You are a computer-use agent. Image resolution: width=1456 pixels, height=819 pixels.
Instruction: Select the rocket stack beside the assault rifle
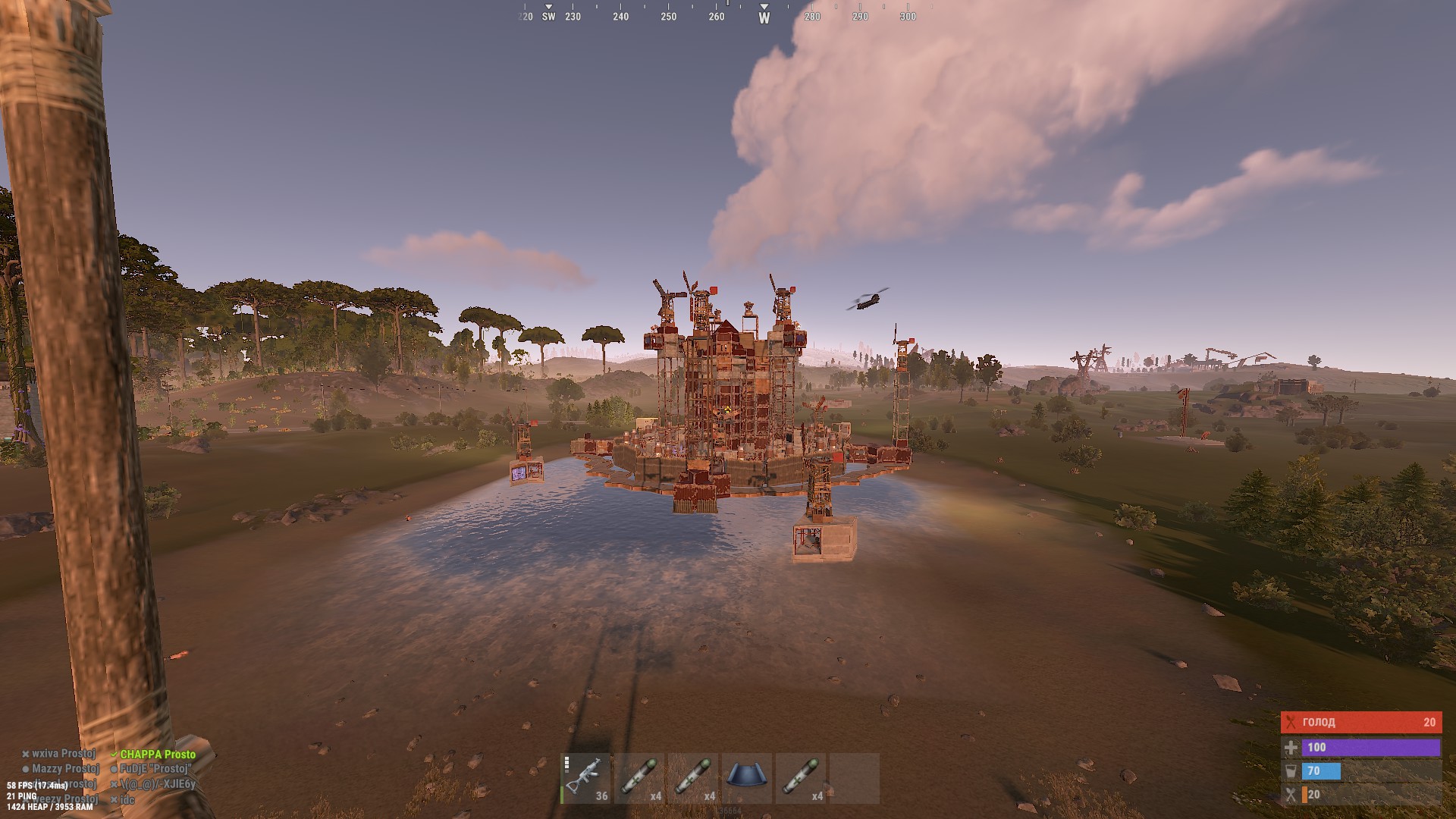[639, 778]
